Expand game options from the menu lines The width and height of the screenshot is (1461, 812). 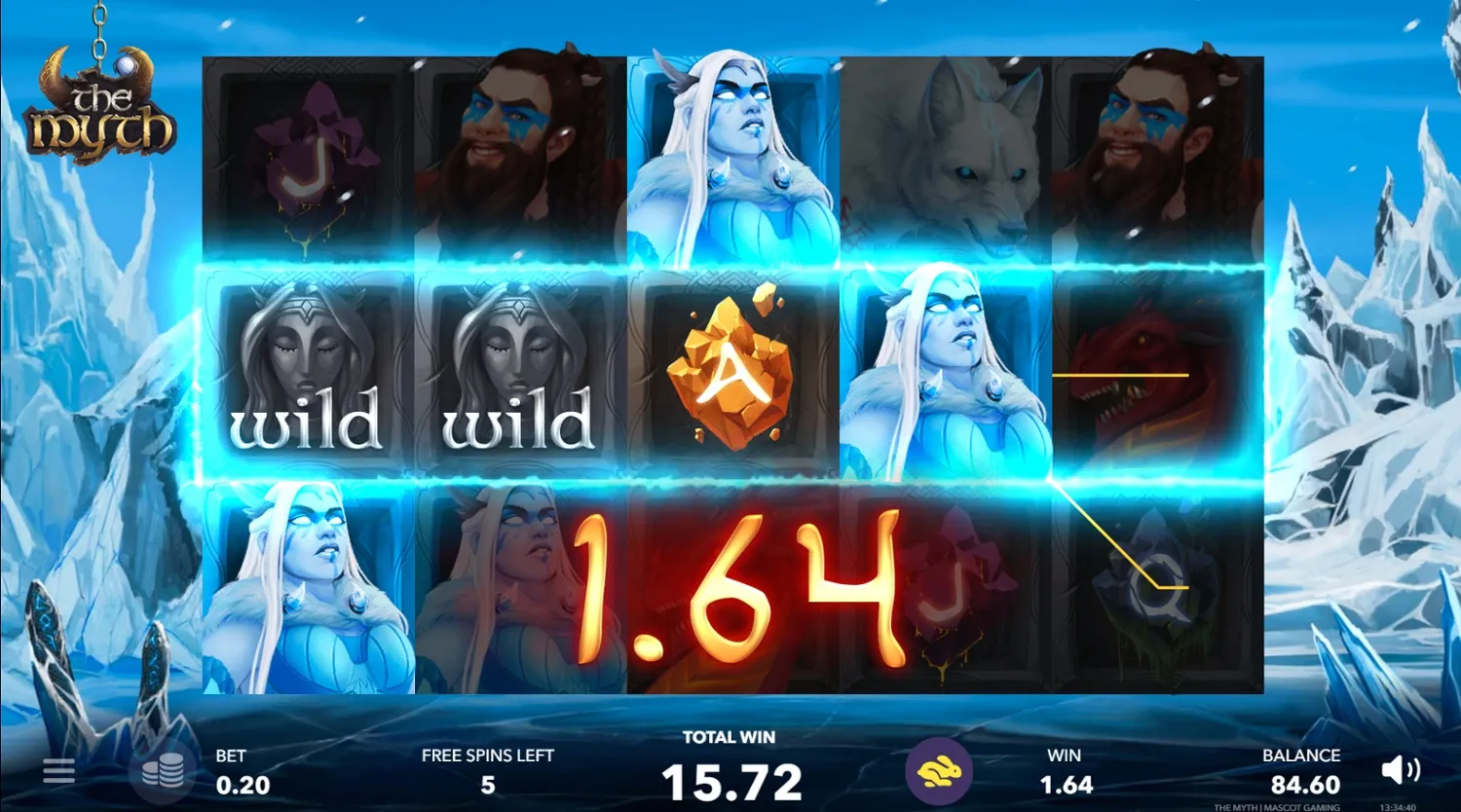58,770
